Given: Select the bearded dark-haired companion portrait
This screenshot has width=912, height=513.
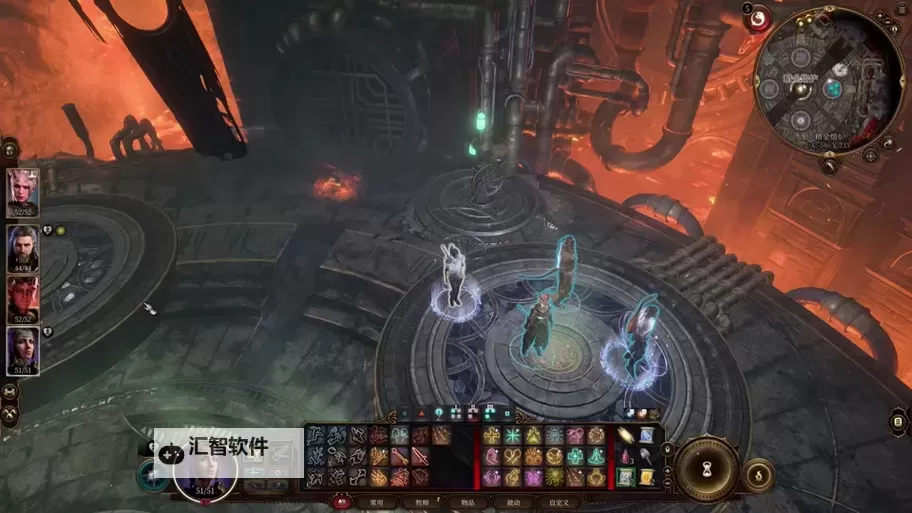Looking at the screenshot, I should [22, 244].
